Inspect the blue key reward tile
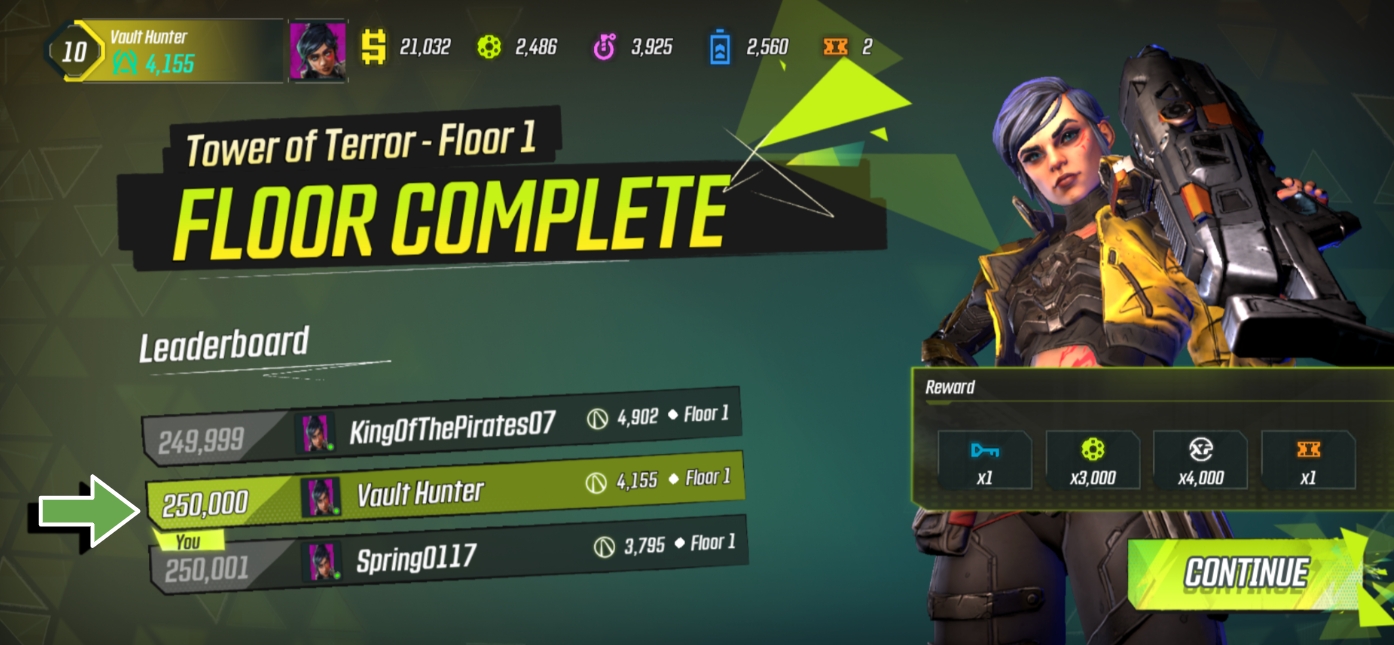 click(x=985, y=461)
